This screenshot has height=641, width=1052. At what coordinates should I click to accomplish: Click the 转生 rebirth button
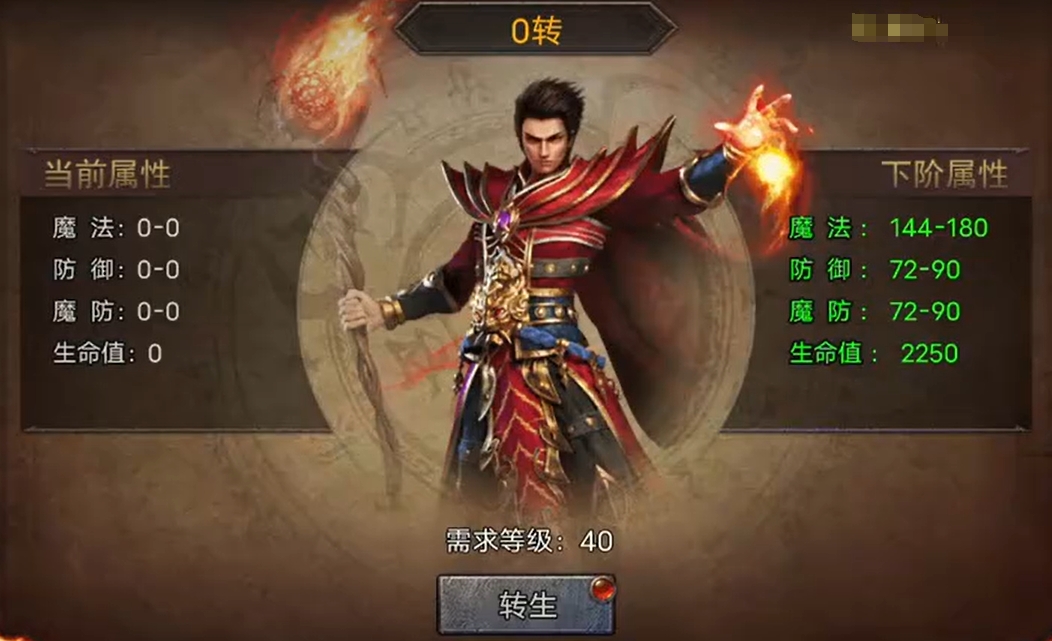click(526, 604)
